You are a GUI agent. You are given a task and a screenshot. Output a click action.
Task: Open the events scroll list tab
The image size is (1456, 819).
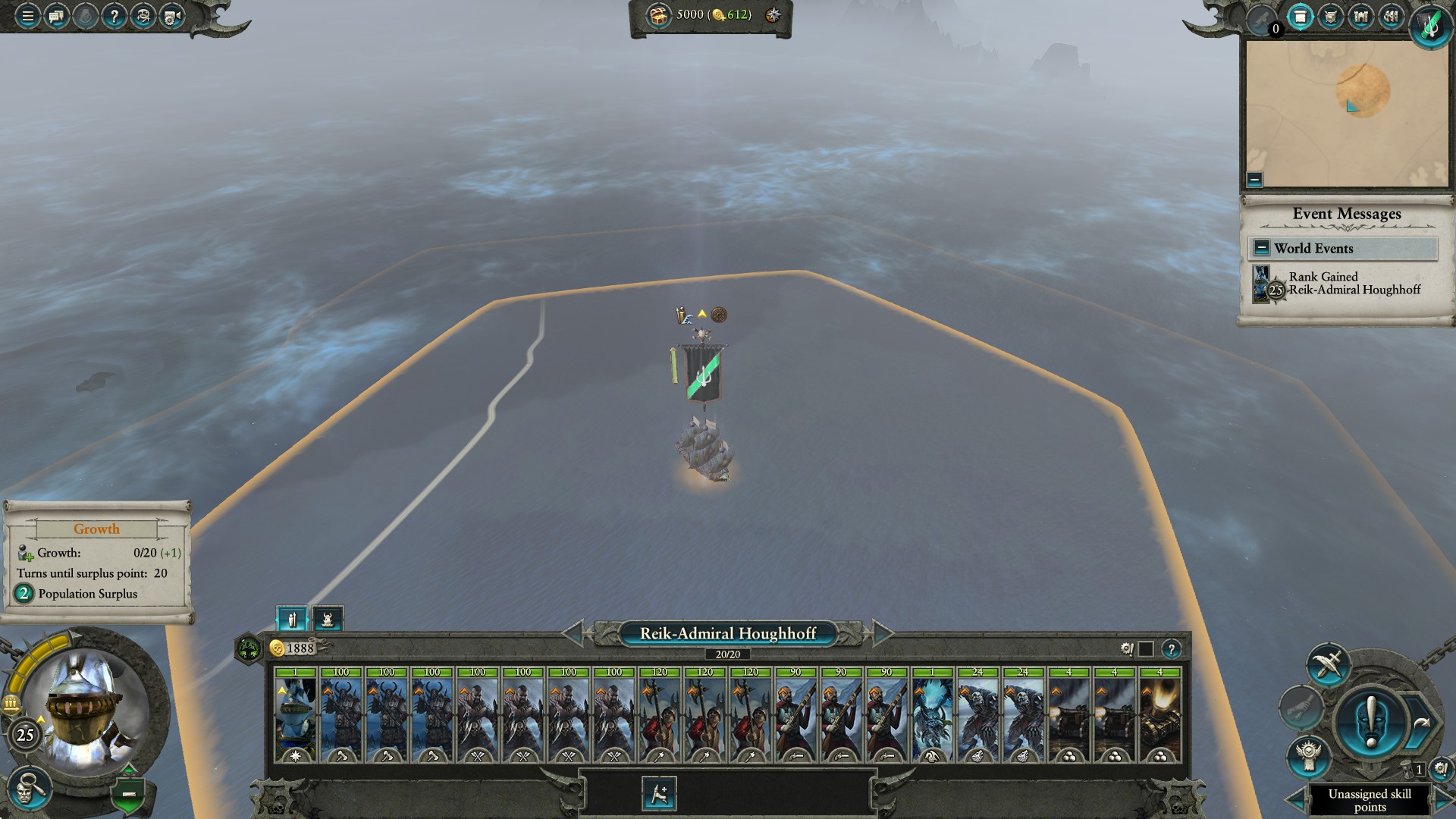pyautogui.click(x=1300, y=17)
